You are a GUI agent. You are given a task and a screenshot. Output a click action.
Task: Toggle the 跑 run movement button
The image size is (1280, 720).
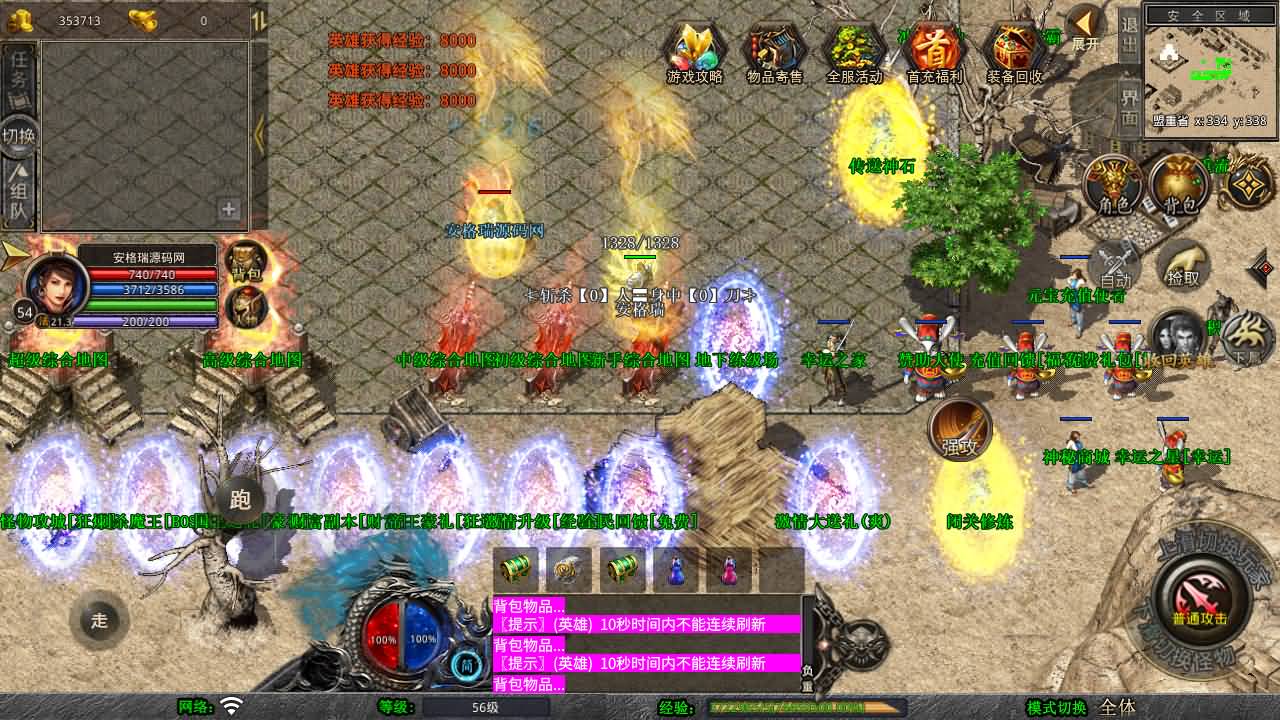[240, 500]
